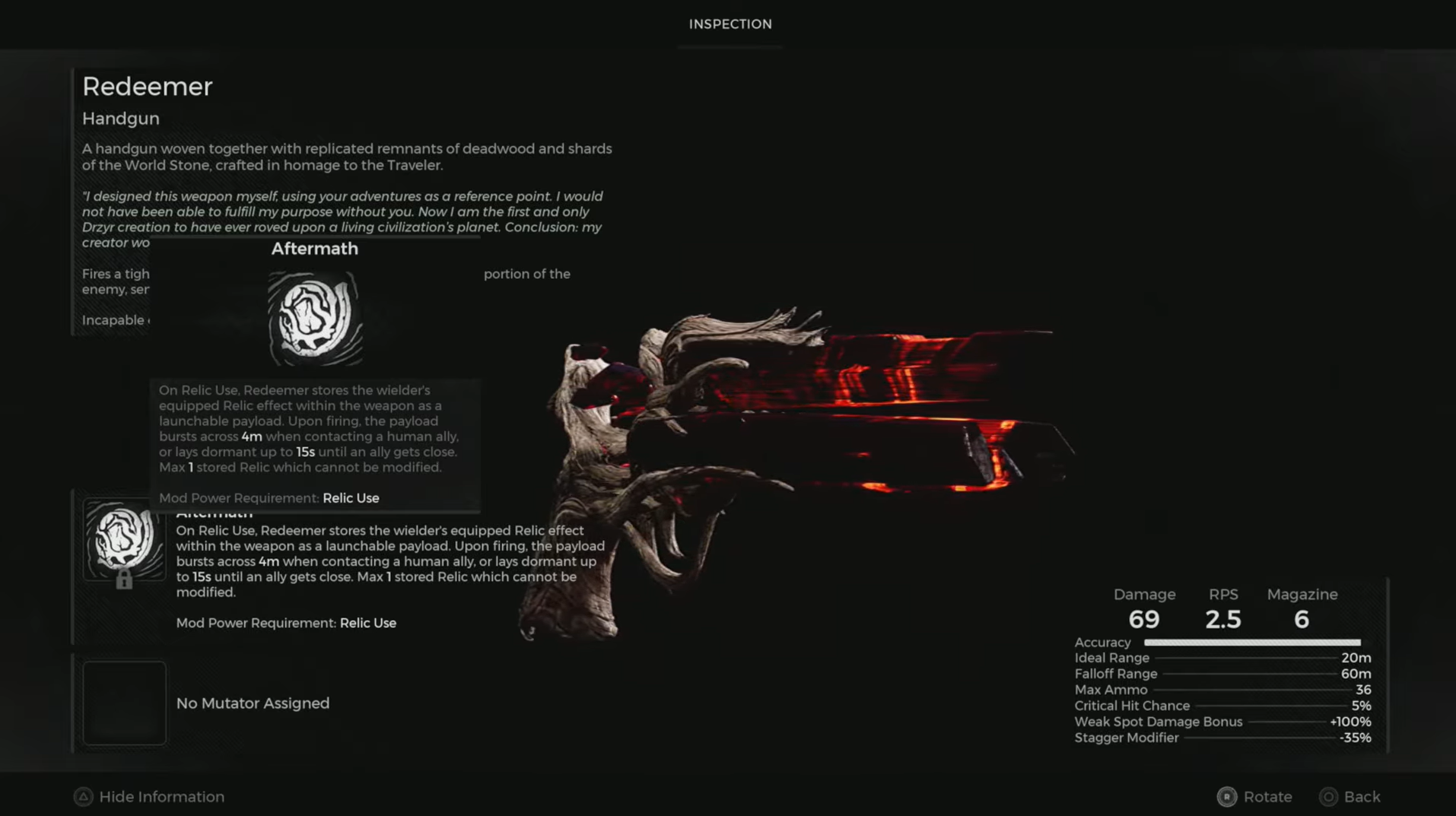Select the empty mutator slot icon

point(124,702)
